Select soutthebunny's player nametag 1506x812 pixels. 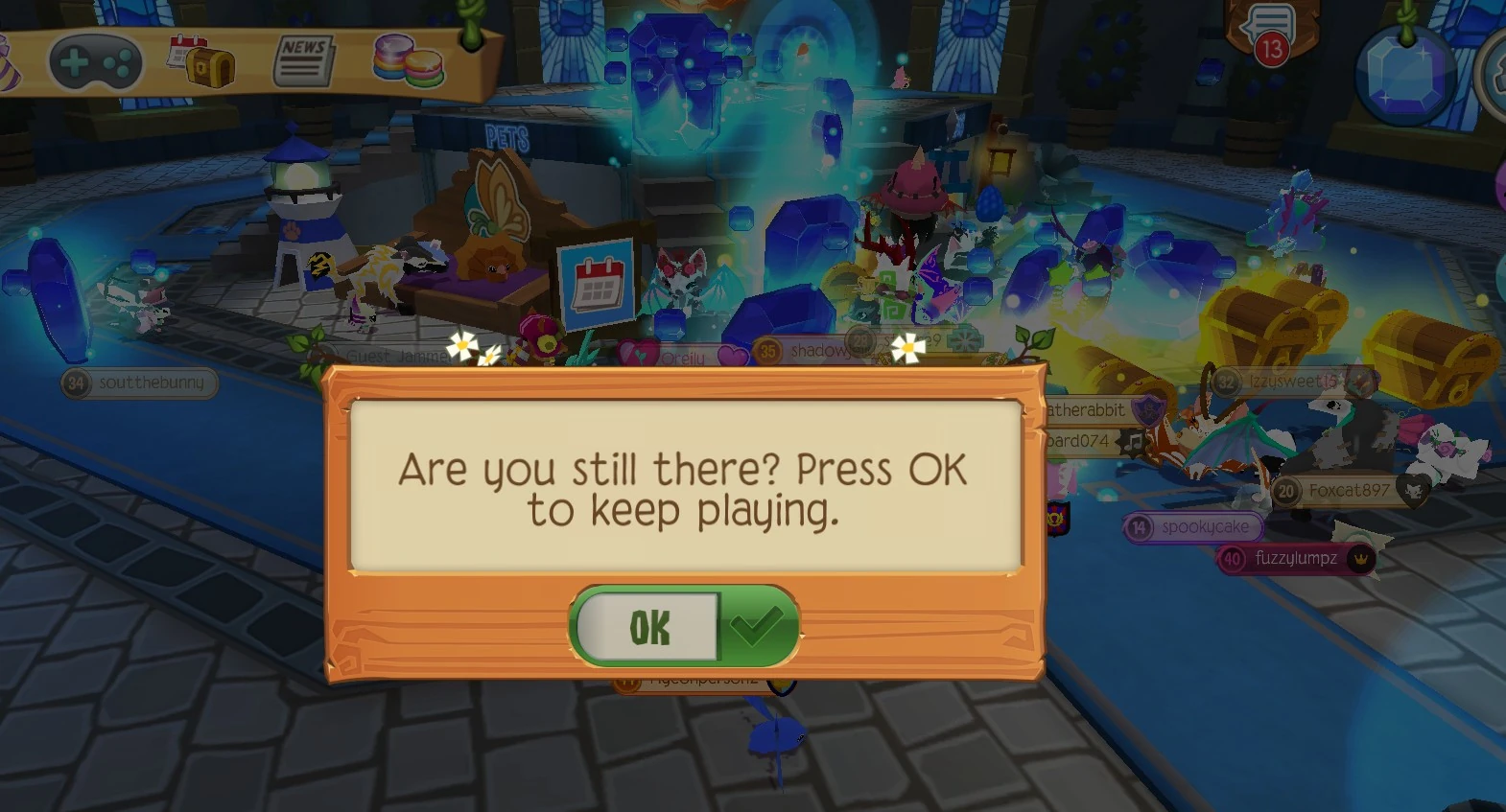[138, 383]
